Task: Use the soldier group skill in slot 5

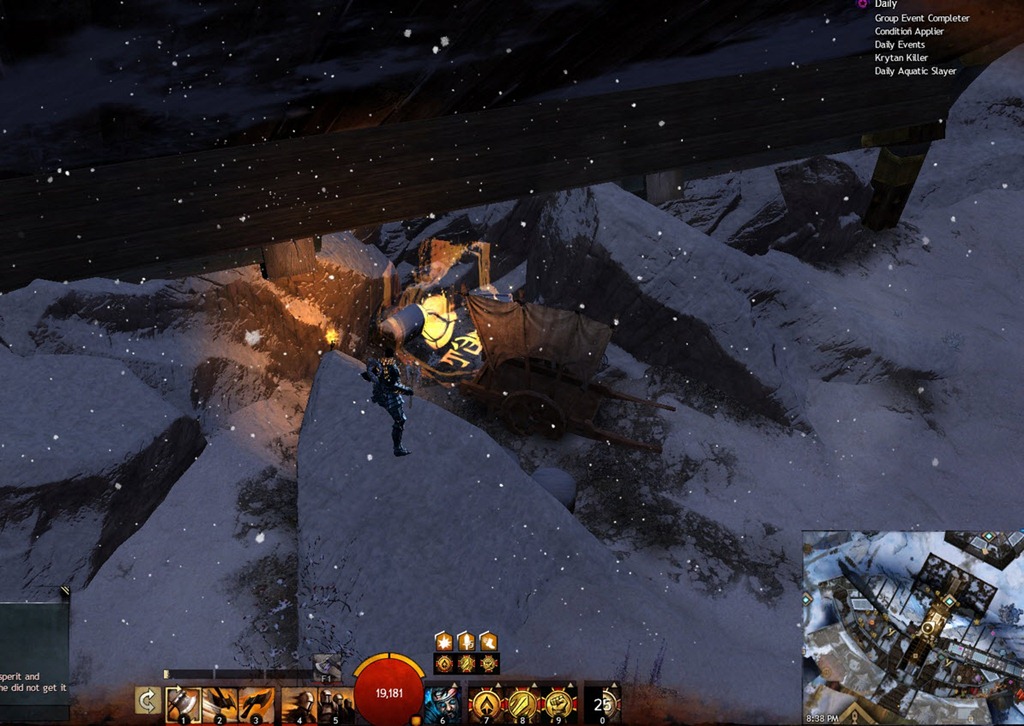Action: [x=335, y=703]
